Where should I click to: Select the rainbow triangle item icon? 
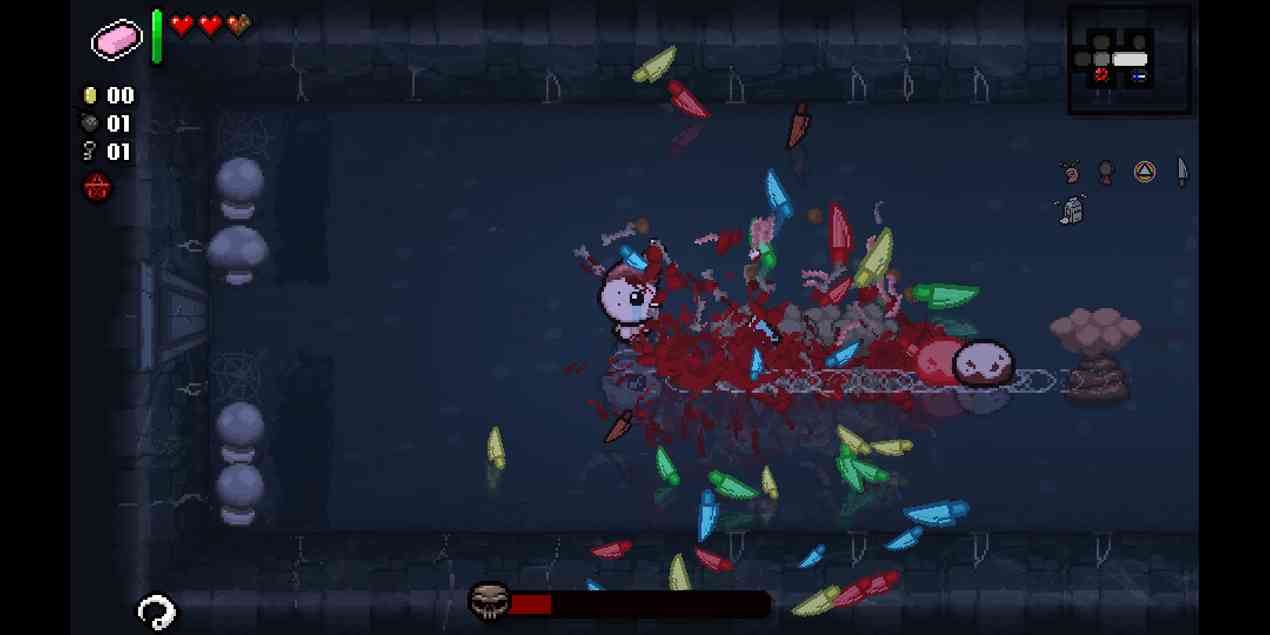pyautogui.click(x=1144, y=172)
